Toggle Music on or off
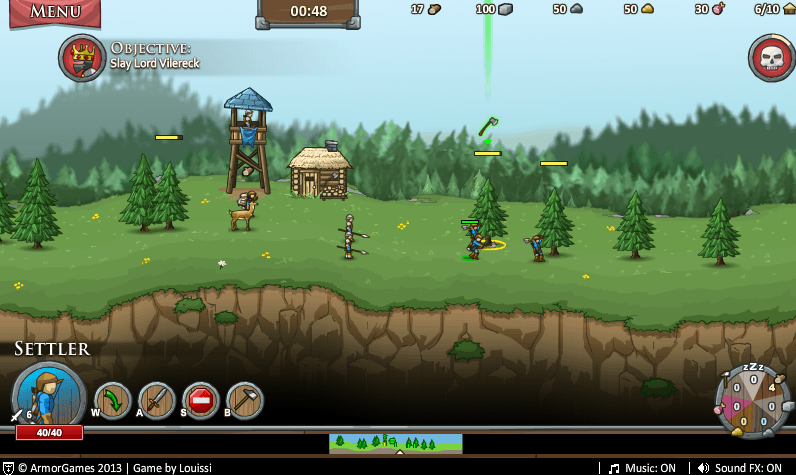 643,467
